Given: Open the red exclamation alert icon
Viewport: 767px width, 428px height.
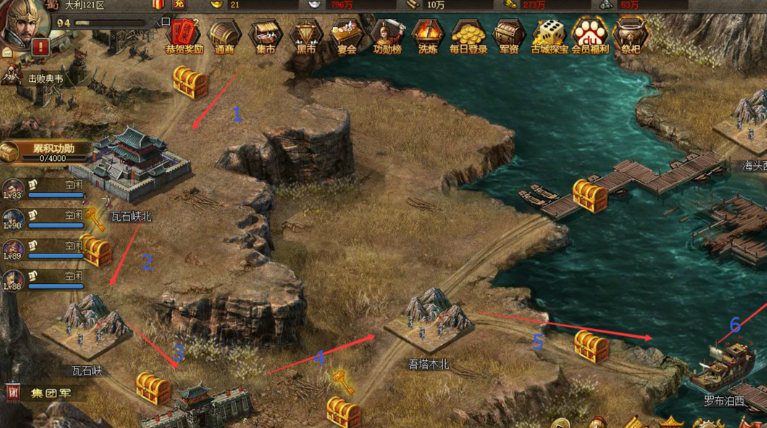Looking at the screenshot, I should (x=40, y=46).
